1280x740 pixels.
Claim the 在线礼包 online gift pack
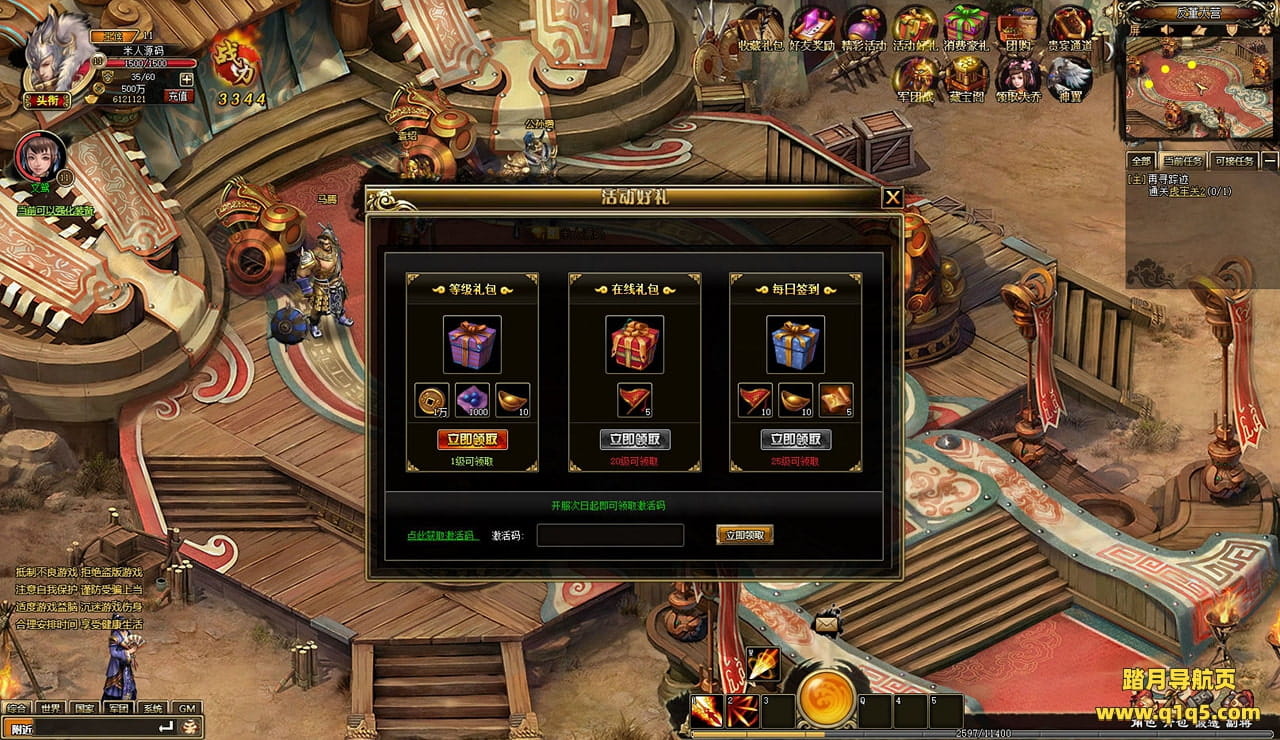635,440
